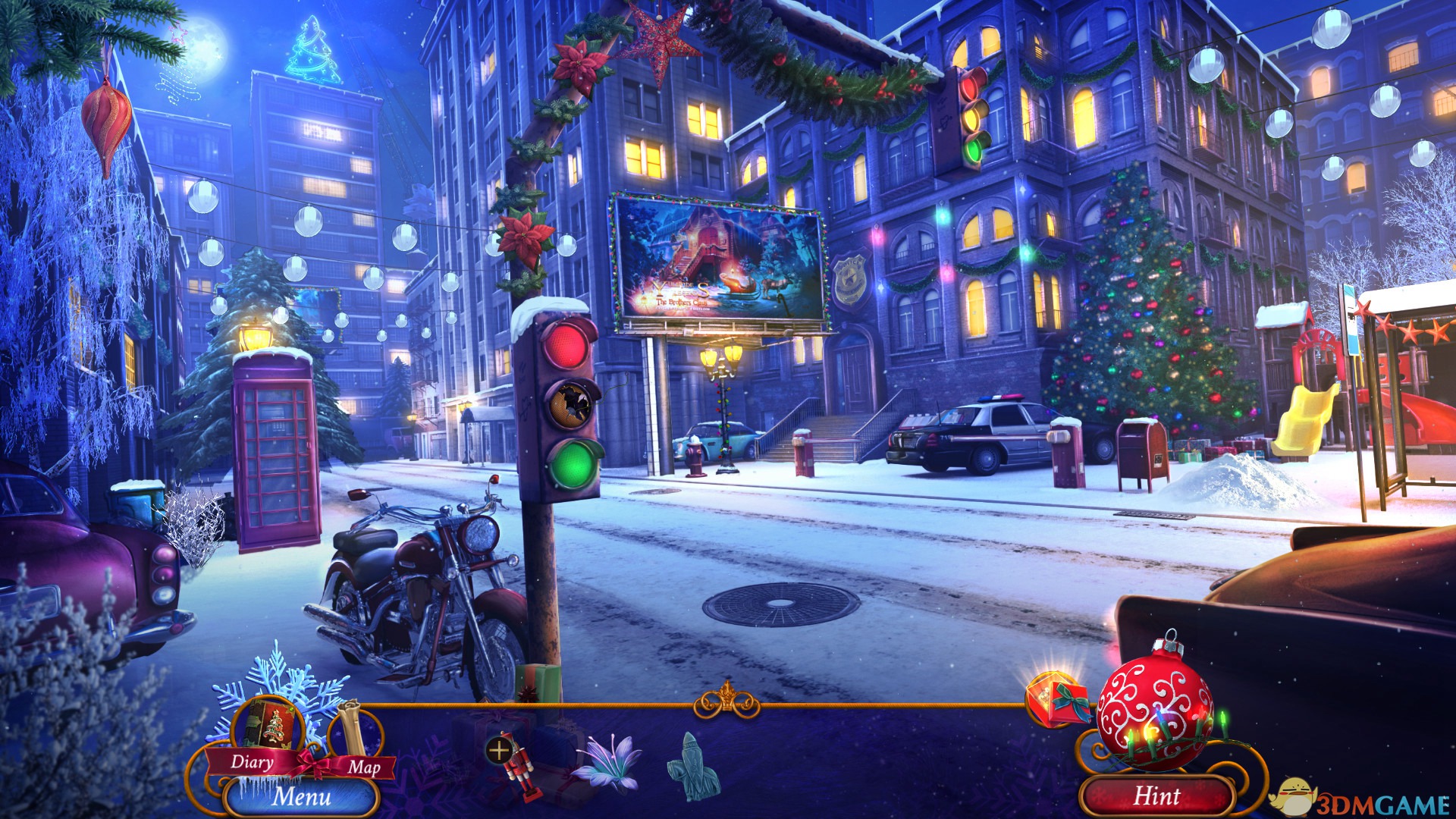Select the blue flower inventory item
This screenshot has width=1456, height=819.
pyautogui.click(x=604, y=761)
